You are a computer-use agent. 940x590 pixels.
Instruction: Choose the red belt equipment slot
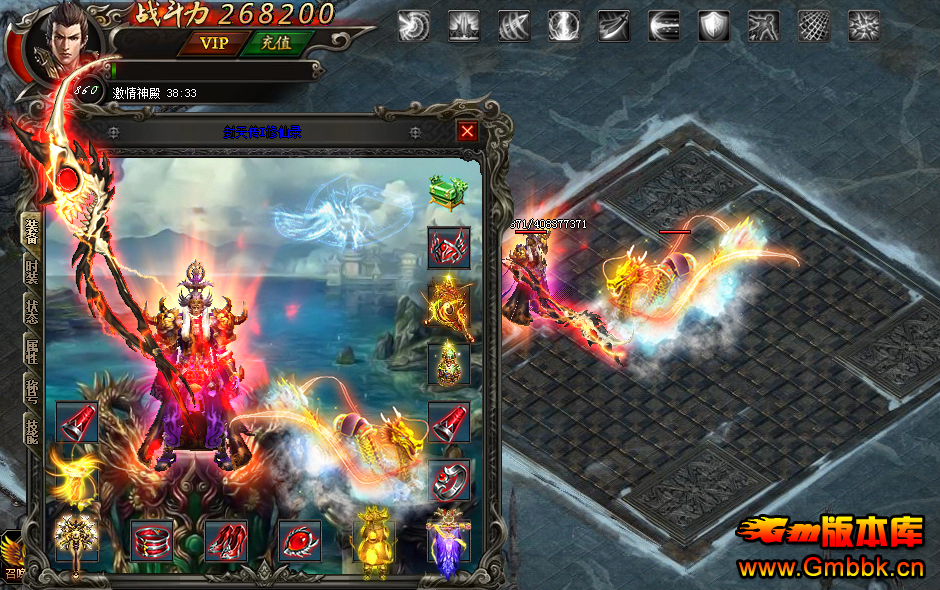[x=152, y=541]
